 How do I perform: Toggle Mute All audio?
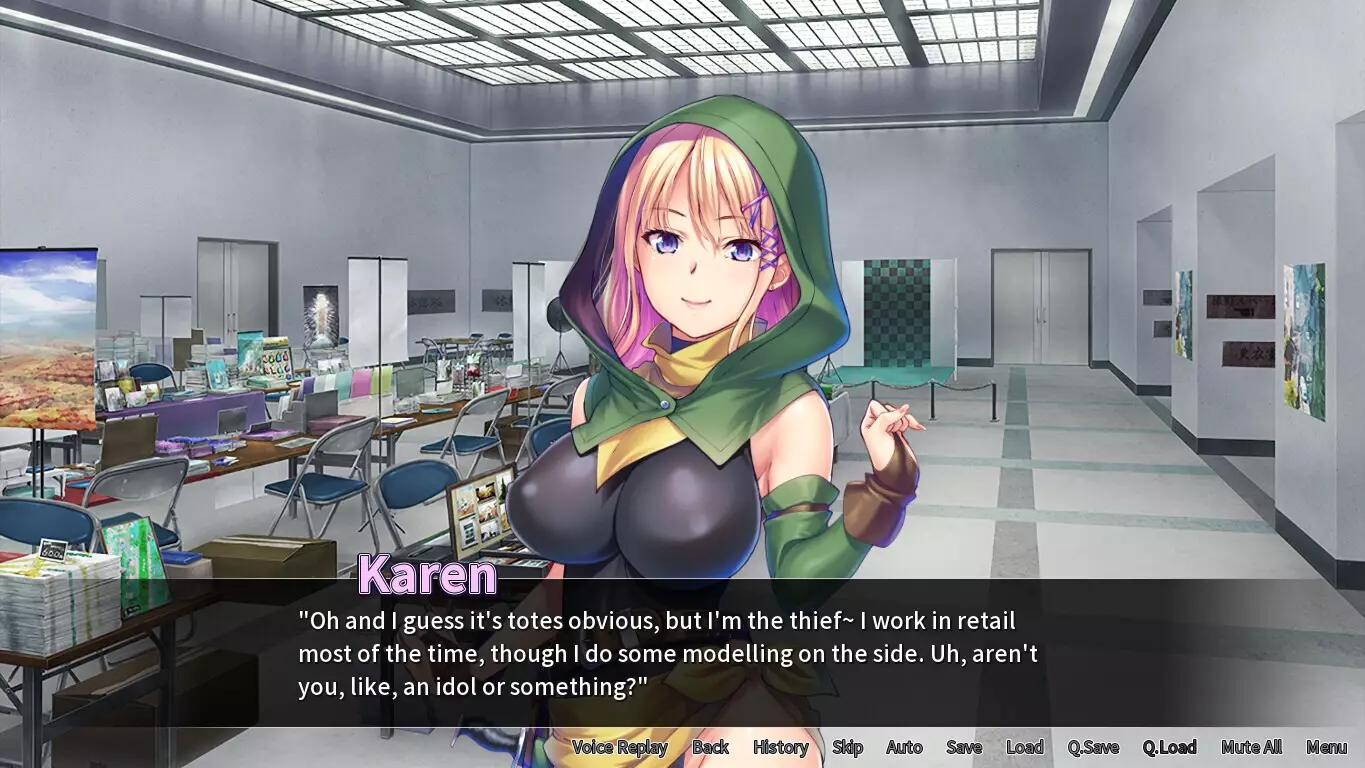pos(1250,747)
